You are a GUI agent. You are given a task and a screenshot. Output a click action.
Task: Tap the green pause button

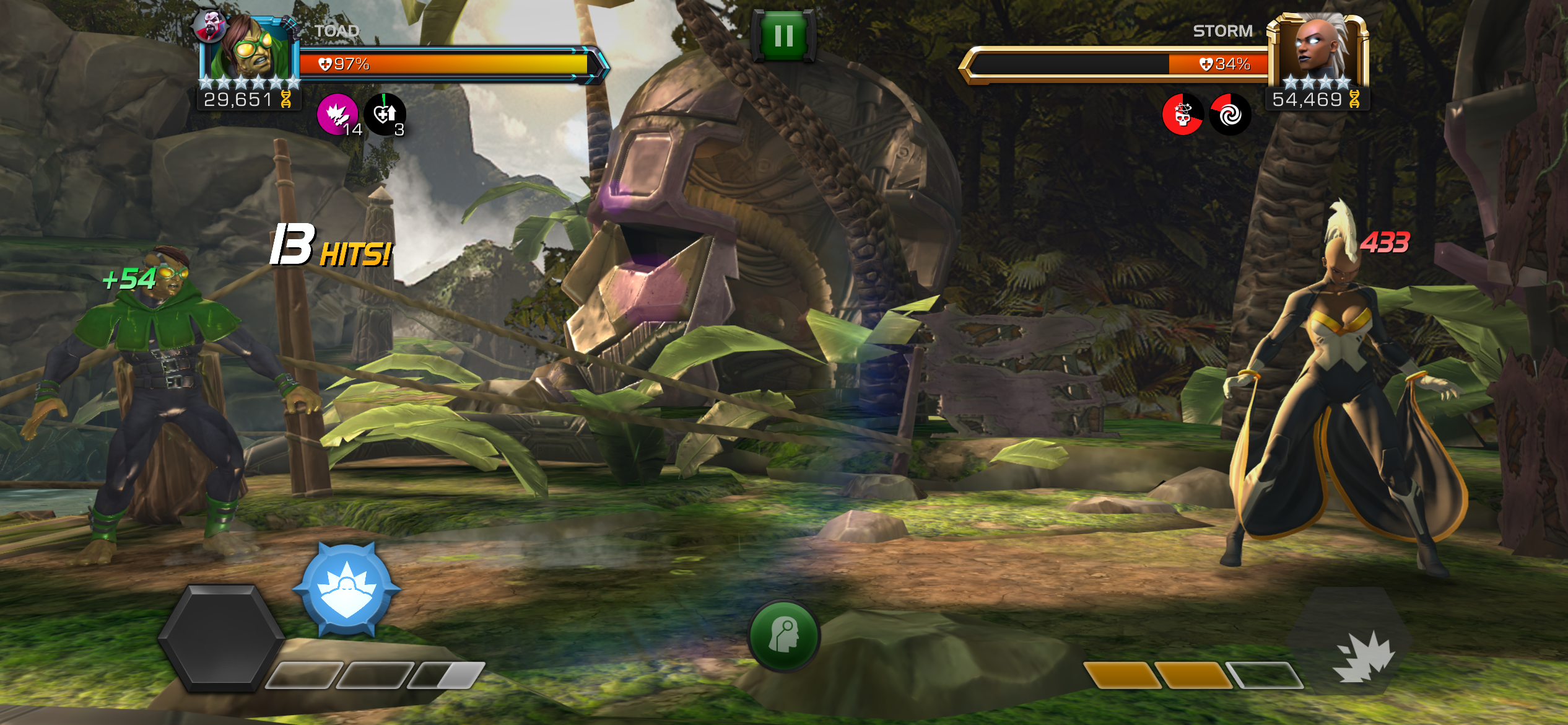(784, 34)
